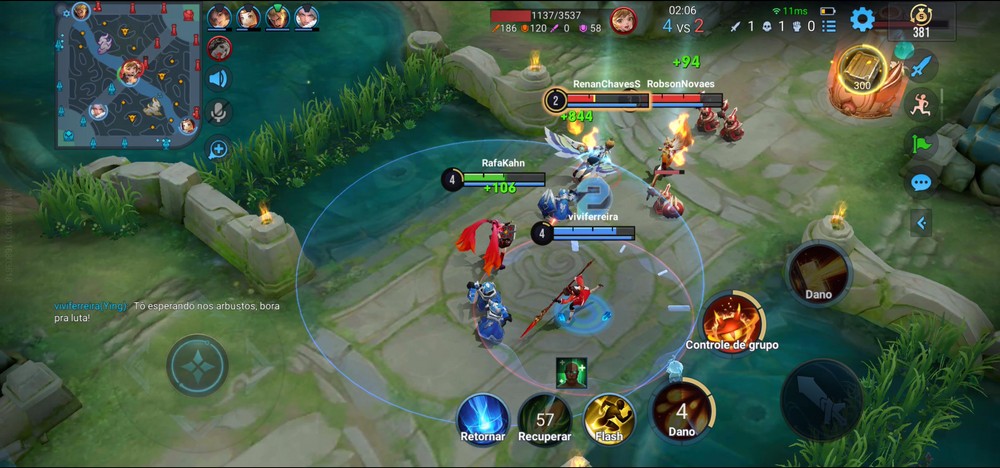
Task: Use the green-faced equipment active item icon
Action: 572,371
